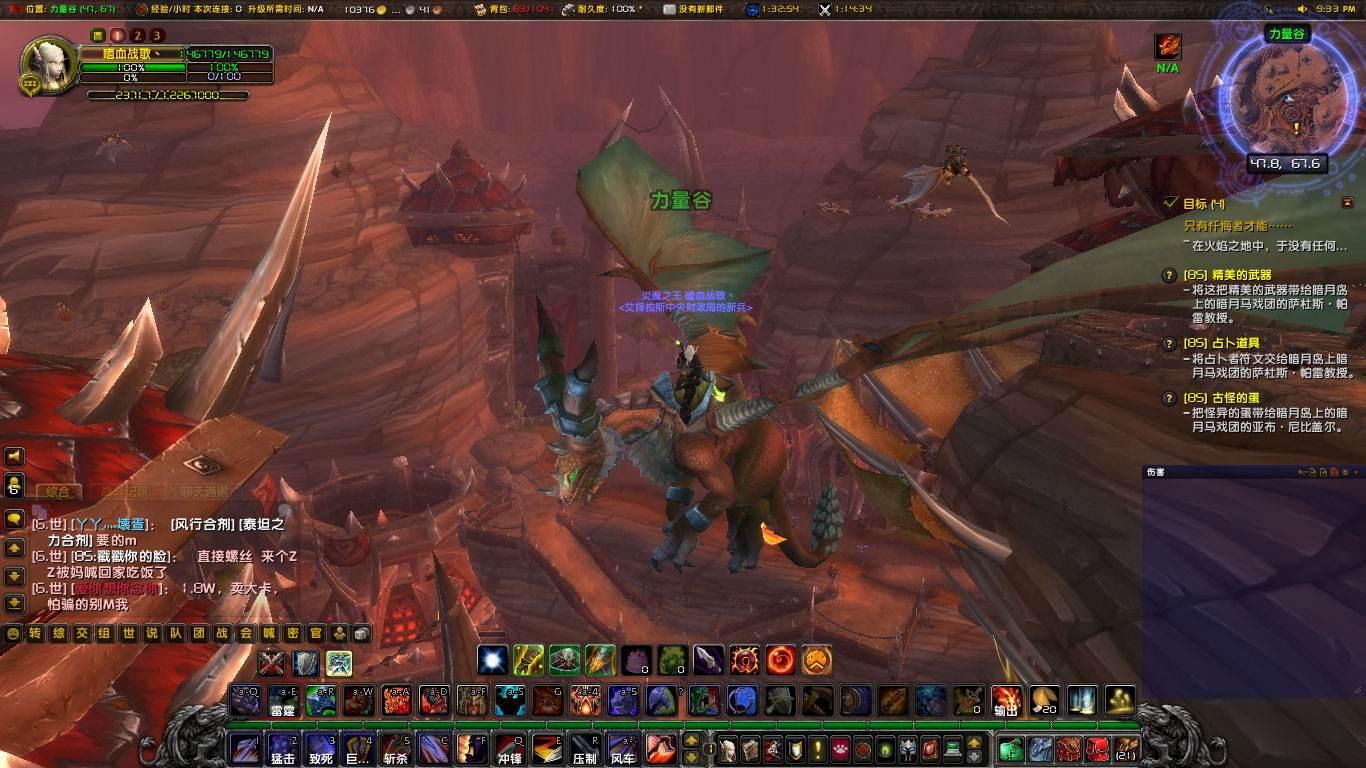The image size is (1366, 768).
Task: Choose the 喊 yell channel button
Action: click(x=268, y=633)
